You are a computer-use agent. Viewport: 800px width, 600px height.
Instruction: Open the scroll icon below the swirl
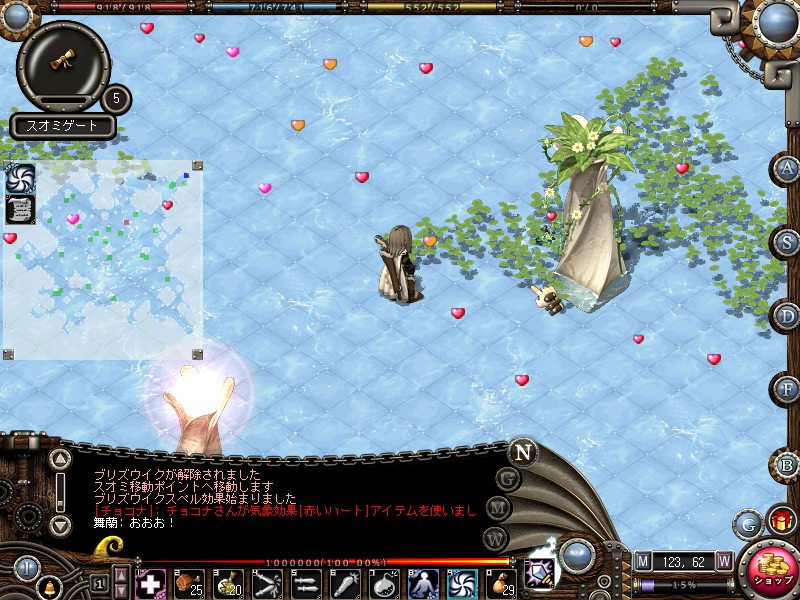click(x=20, y=209)
